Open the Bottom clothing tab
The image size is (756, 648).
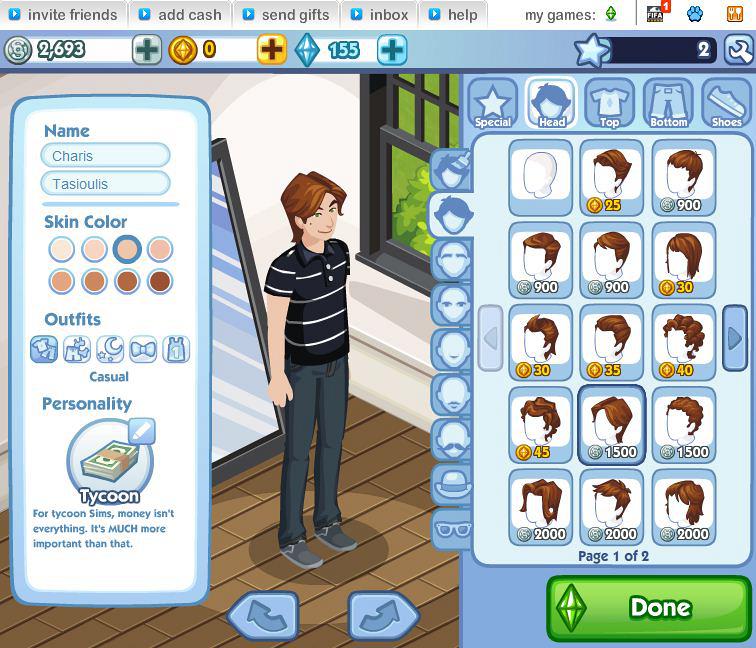[668, 103]
